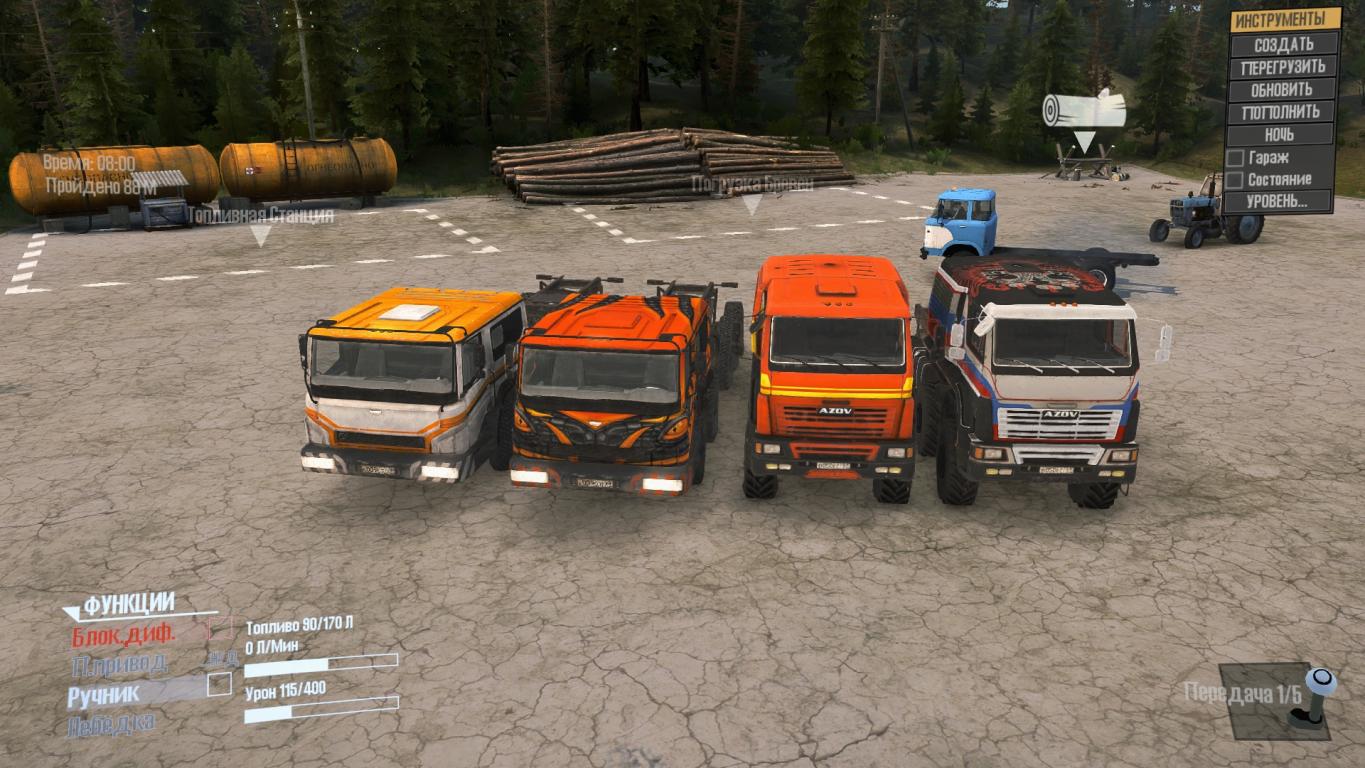Toggle Блок.диф. differential lock
Image resolution: width=1365 pixels, height=768 pixels.
(x=123, y=634)
